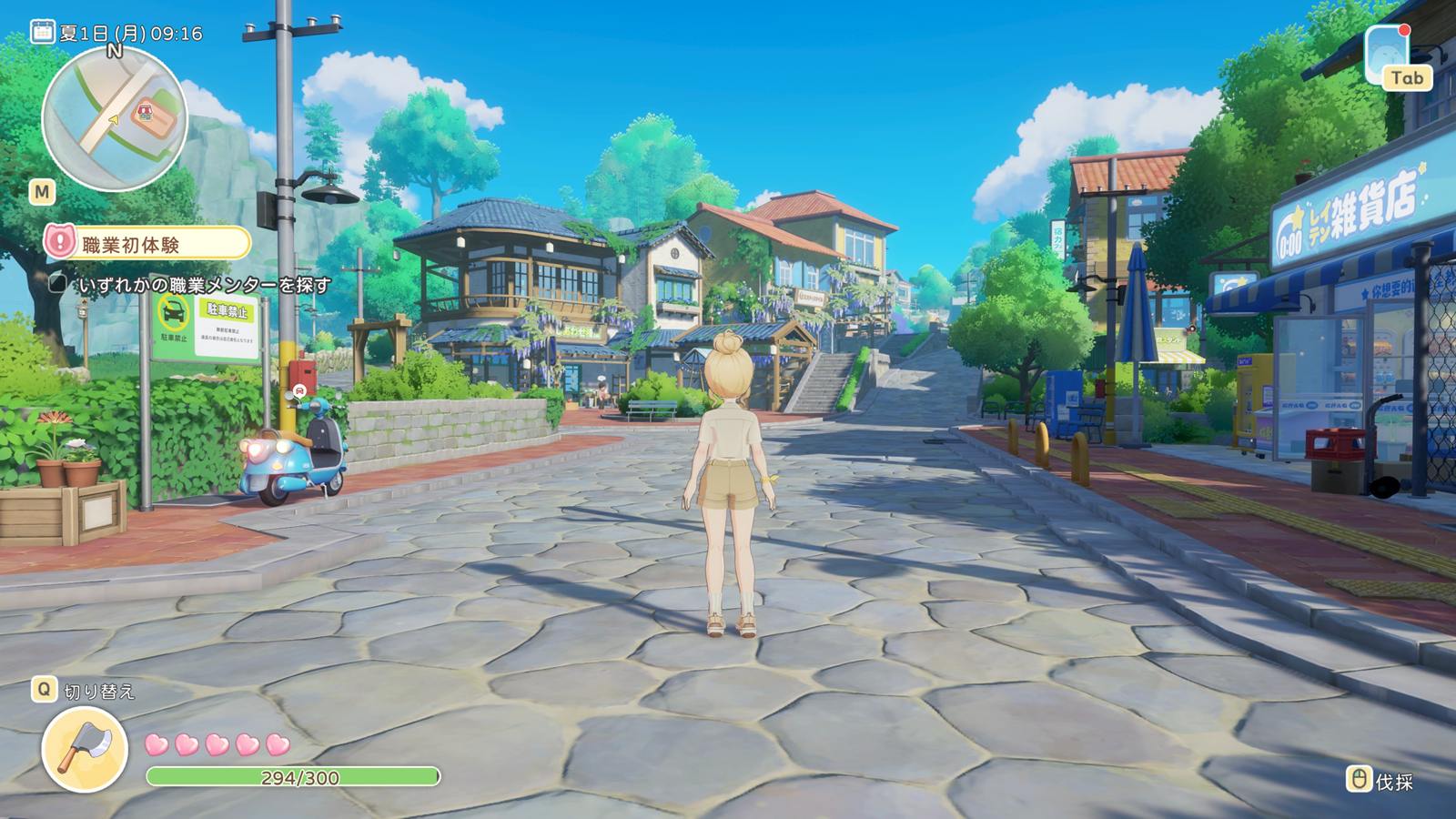The width and height of the screenshot is (1456, 819).
Task: Click the いずれかの職業メンターを探す objective
Action: (x=204, y=285)
